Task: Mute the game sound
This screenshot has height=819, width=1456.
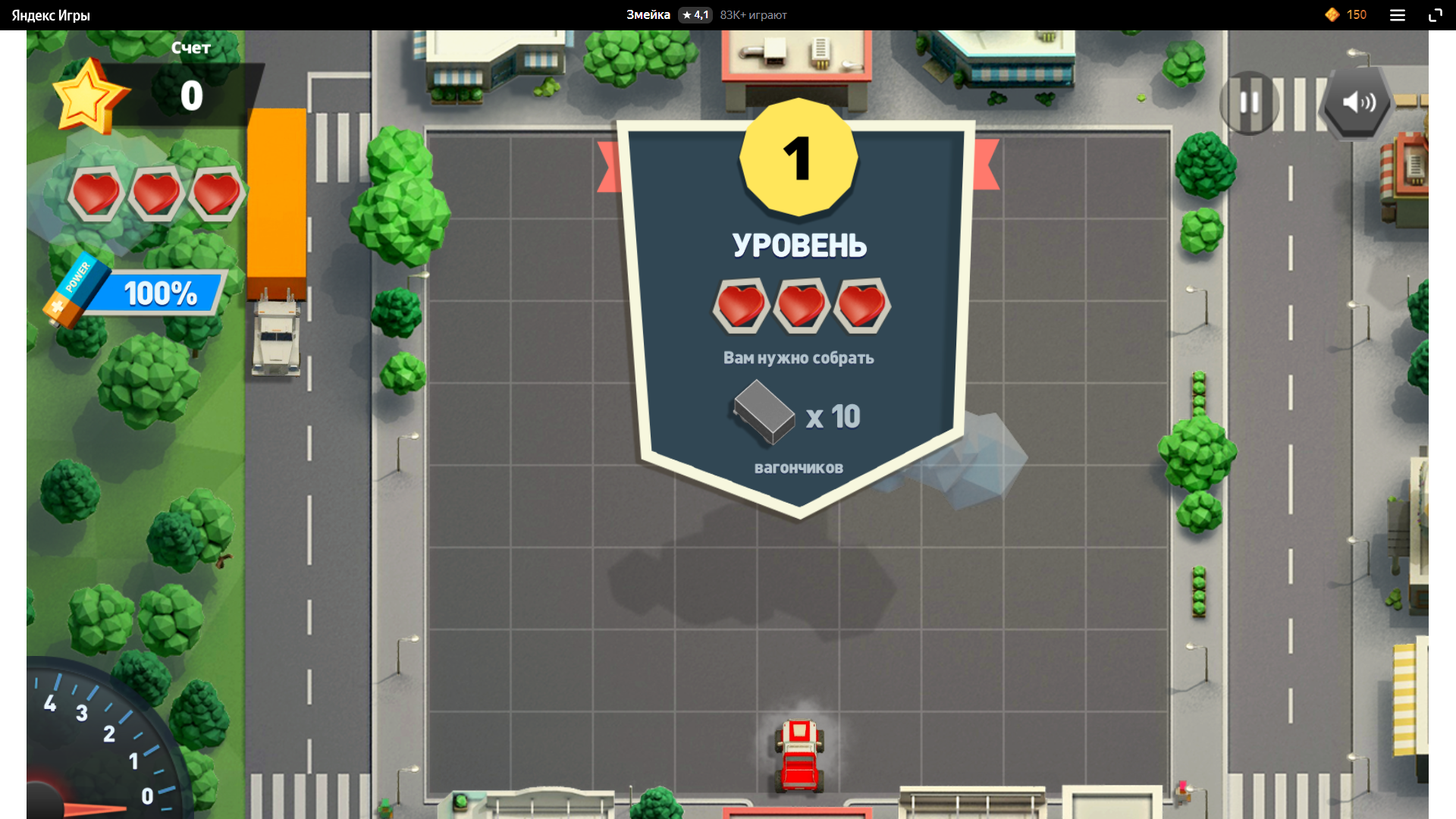Action: [1356, 103]
